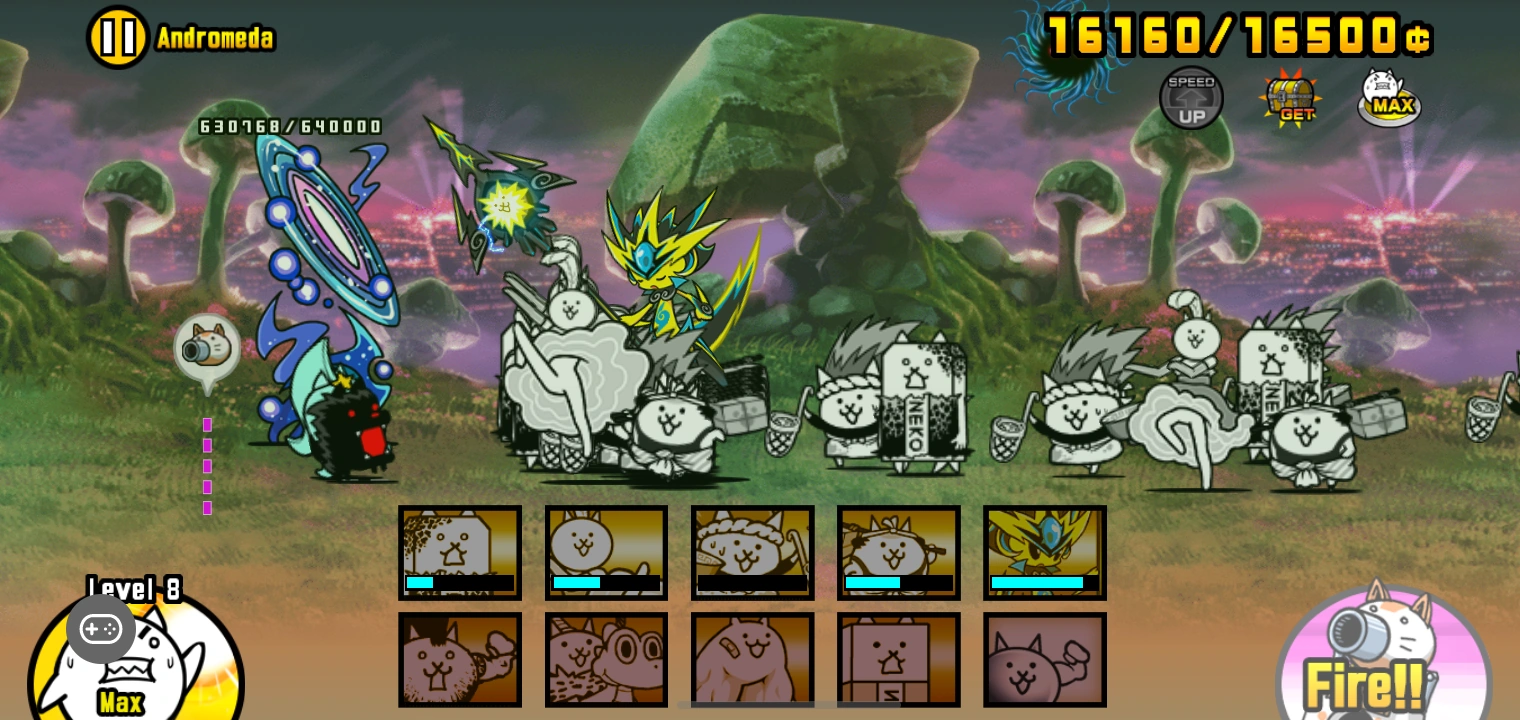Pause the battle
1520x720 pixels.
pyautogui.click(x=117, y=36)
